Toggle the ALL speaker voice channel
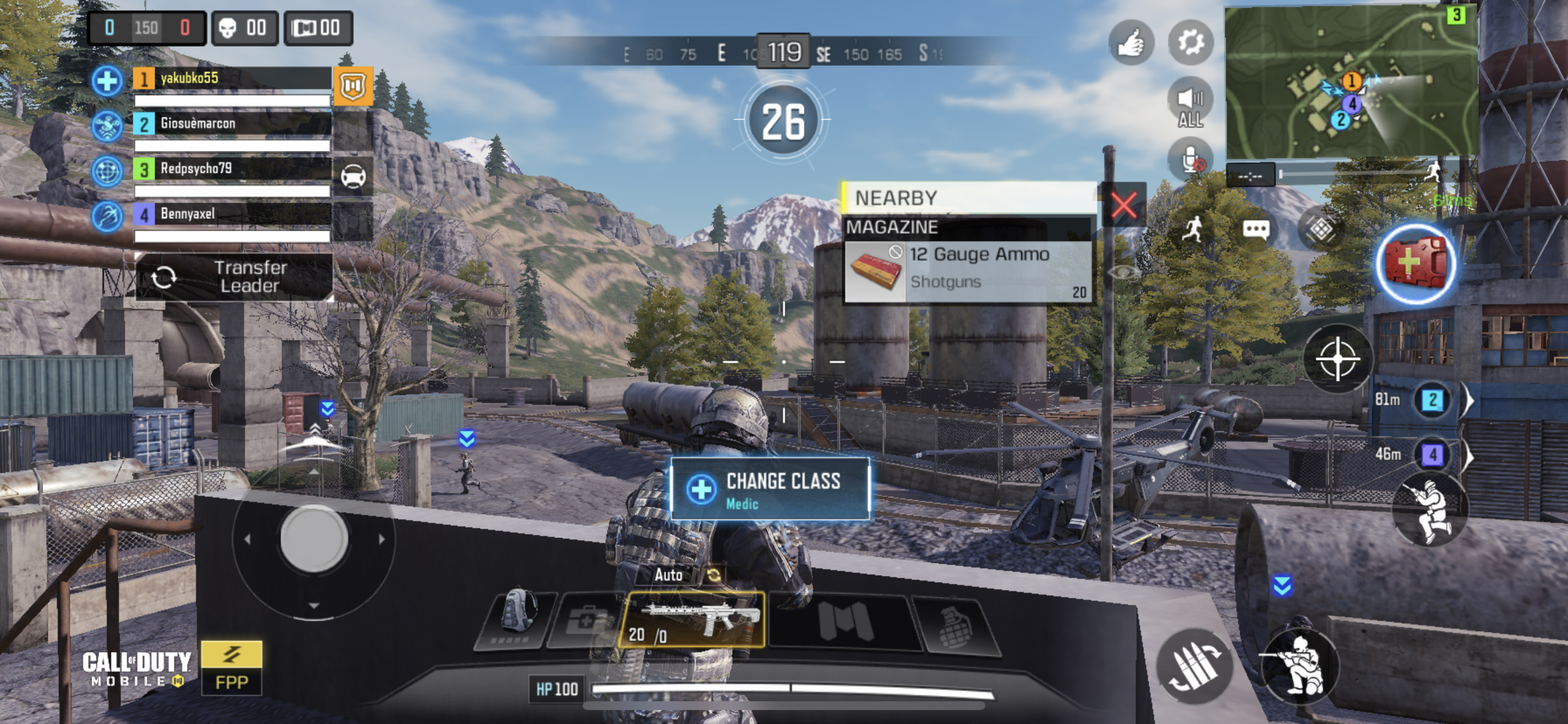Viewport: 1568px width, 724px height. 1191,103
